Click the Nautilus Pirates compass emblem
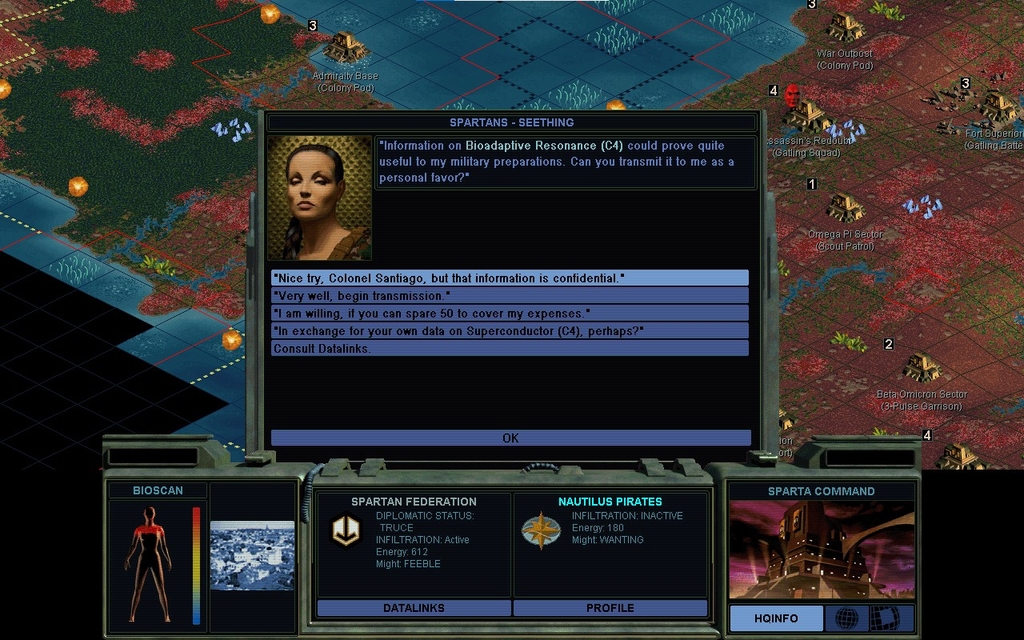 tap(541, 531)
